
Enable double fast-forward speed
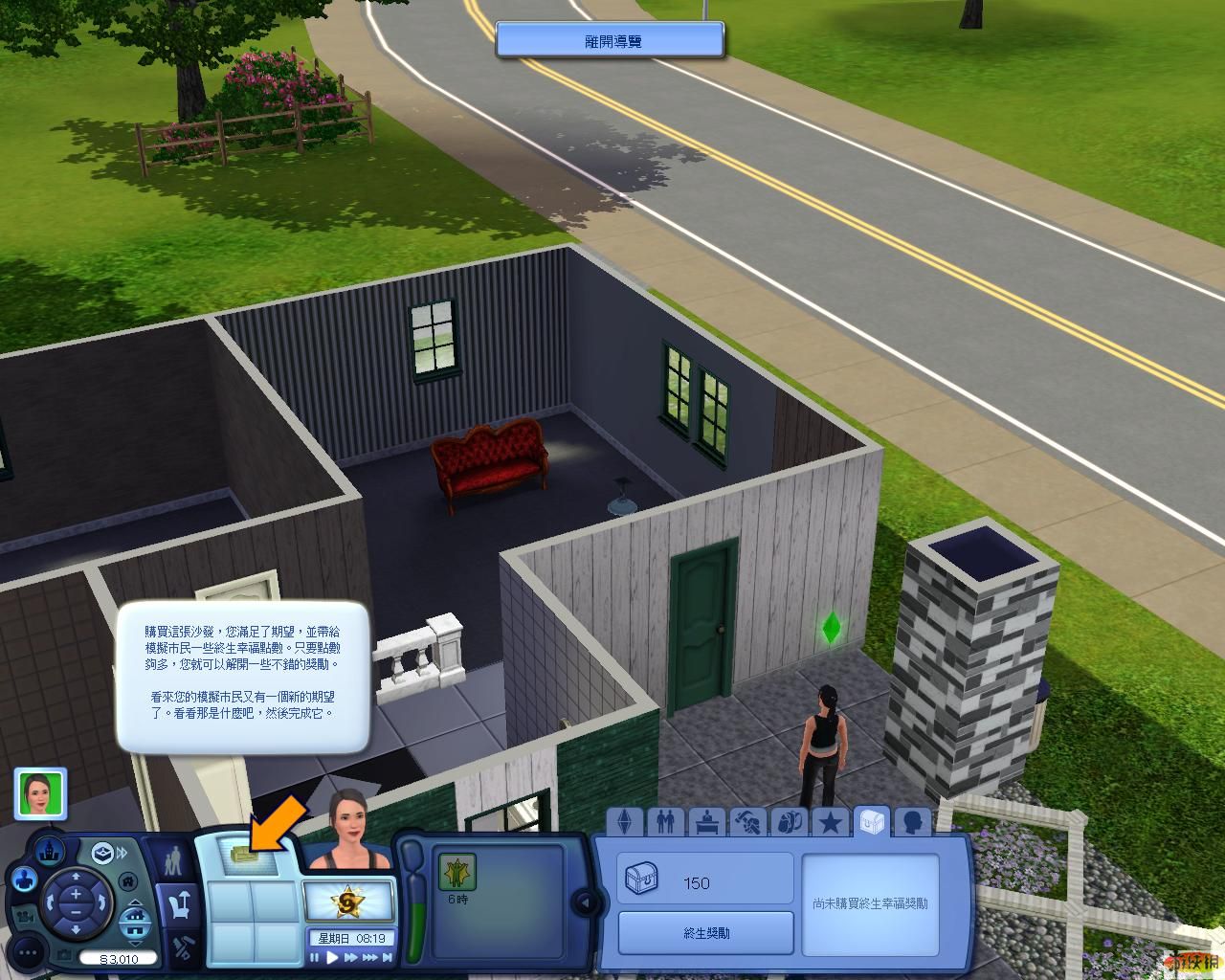click(367, 957)
